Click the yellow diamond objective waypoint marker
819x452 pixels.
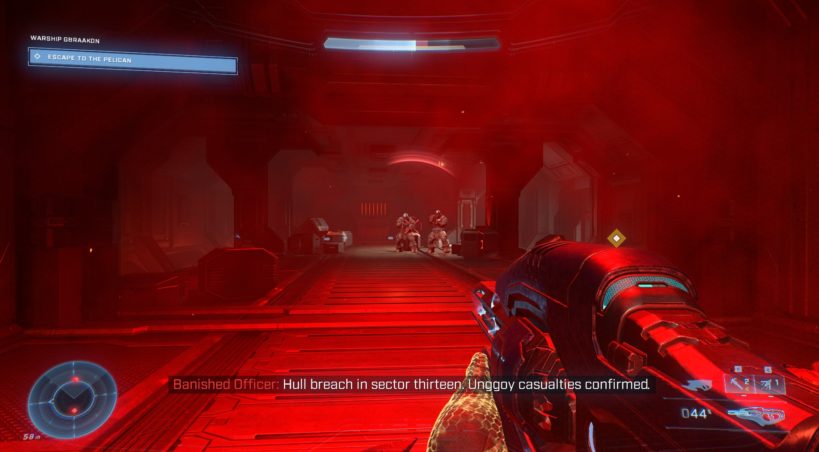pyautogui.click(x=617, y=238)
